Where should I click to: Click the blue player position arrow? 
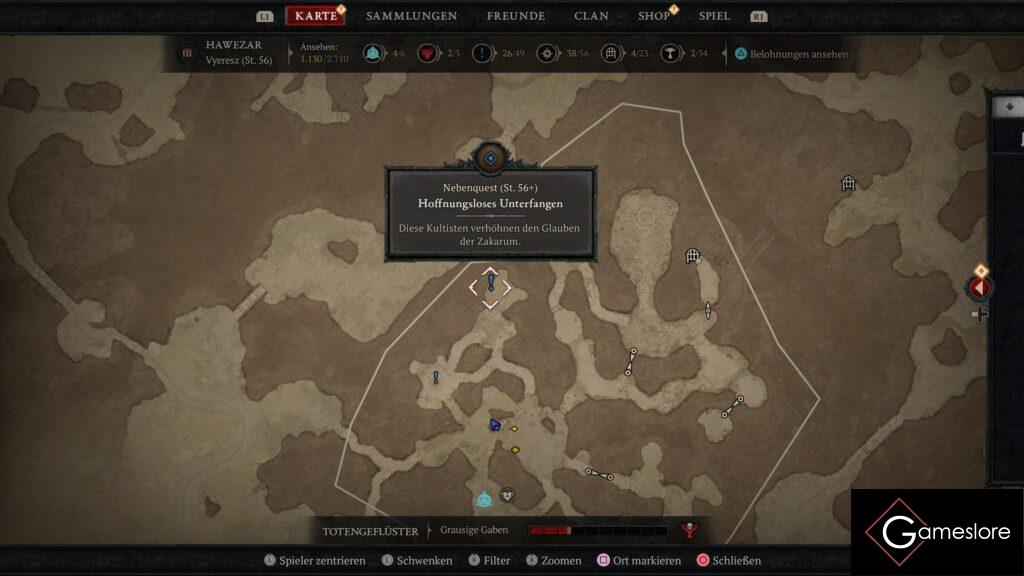[495, 425]
